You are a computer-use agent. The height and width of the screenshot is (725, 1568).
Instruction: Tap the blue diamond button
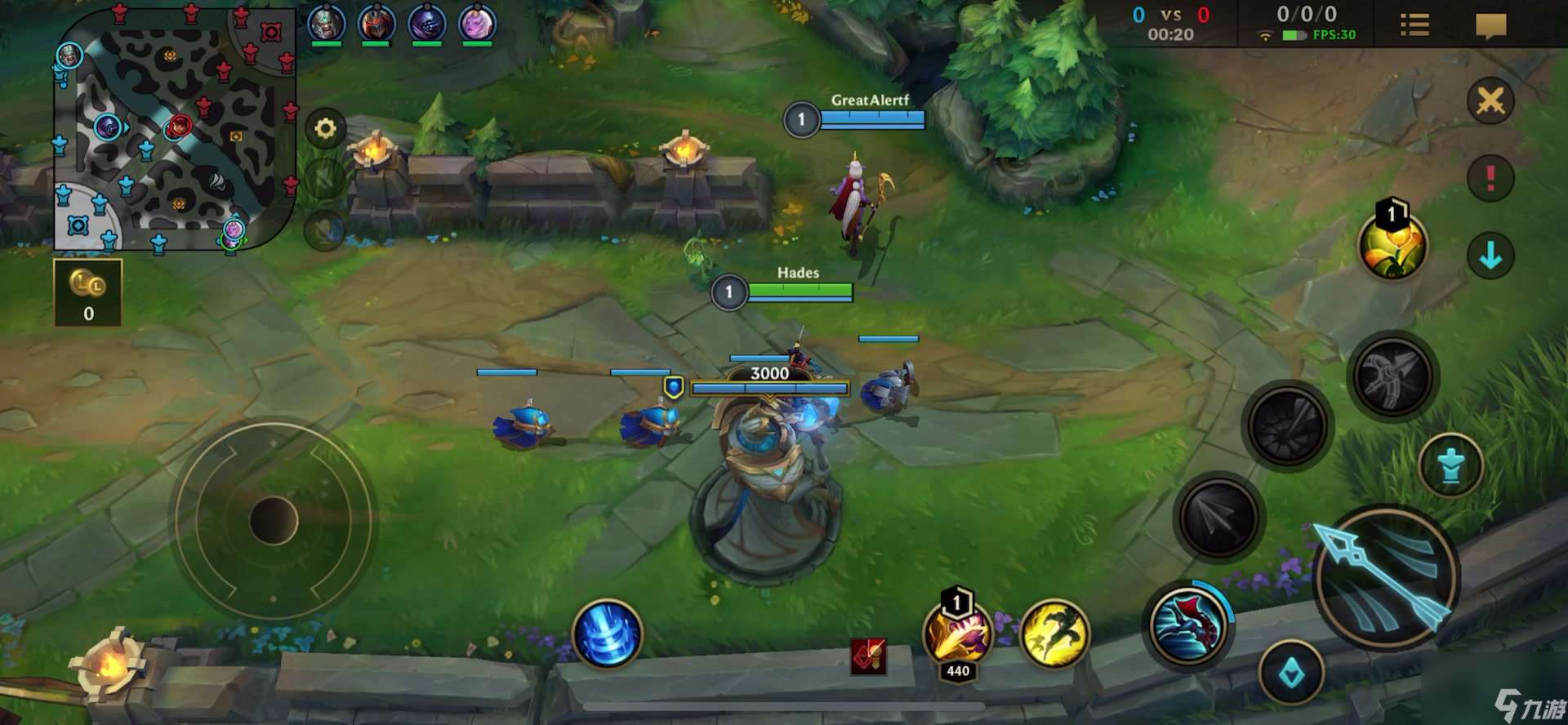click(x=1291, y=674)
